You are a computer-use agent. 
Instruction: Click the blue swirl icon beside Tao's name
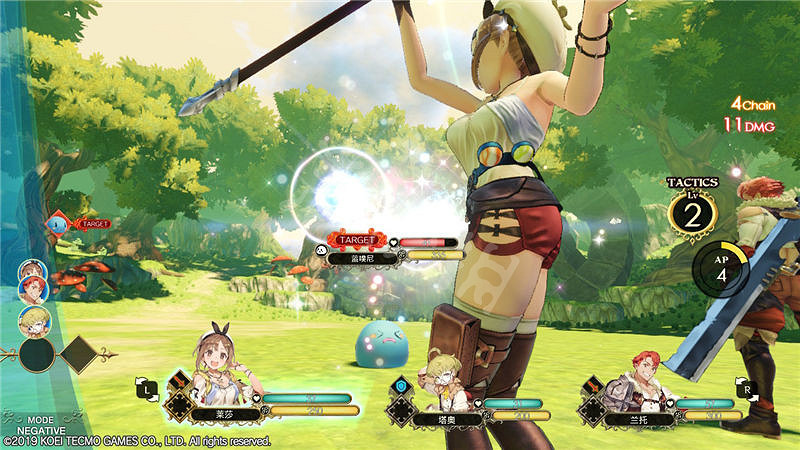point(403,384)
